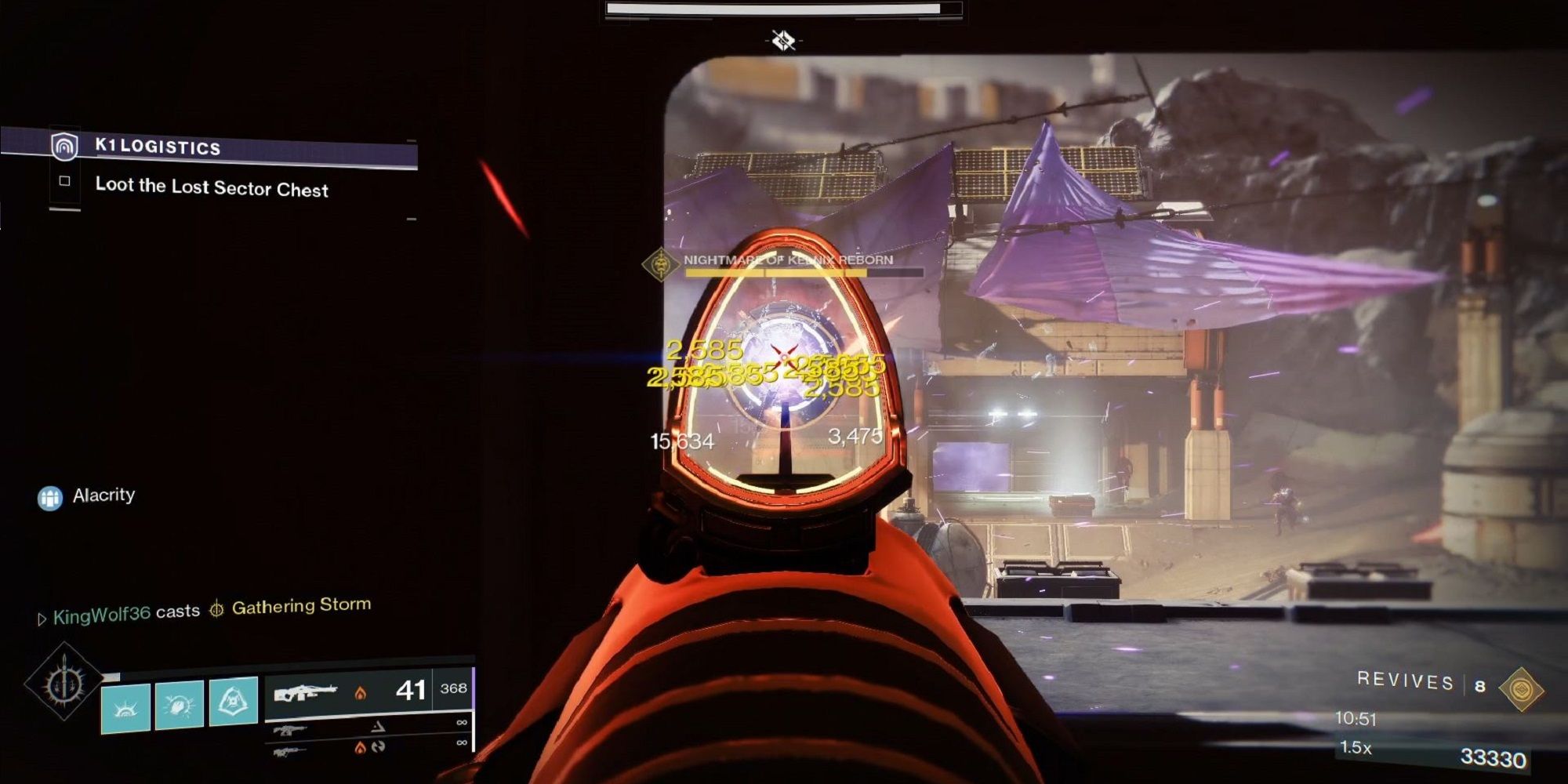Click the solar damage flame icon beside heavy weapon
The height and width of the screenshot is (784, 1568).
click(x=361, y=694)
